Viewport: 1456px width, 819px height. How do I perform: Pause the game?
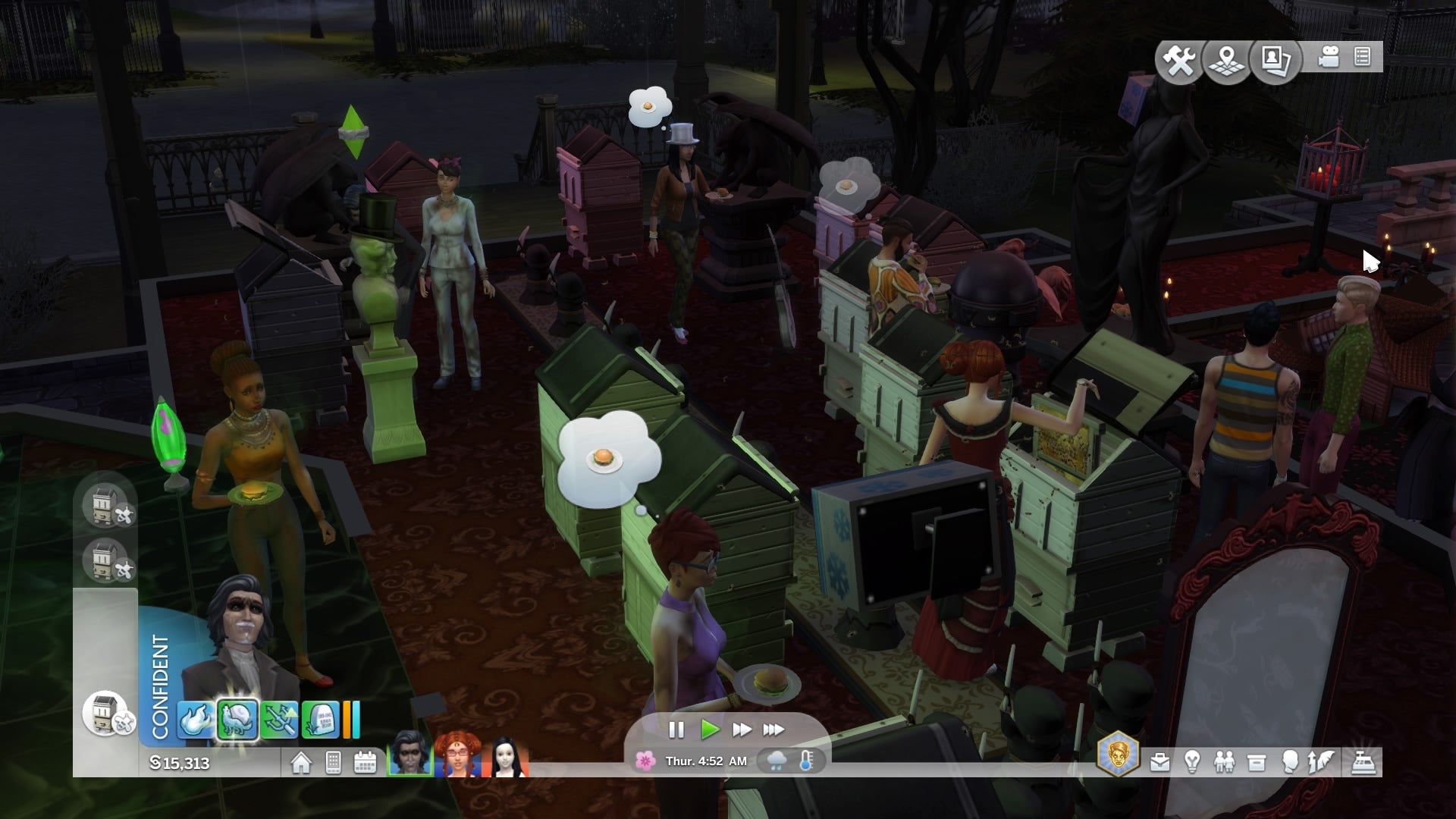(676, 730)
